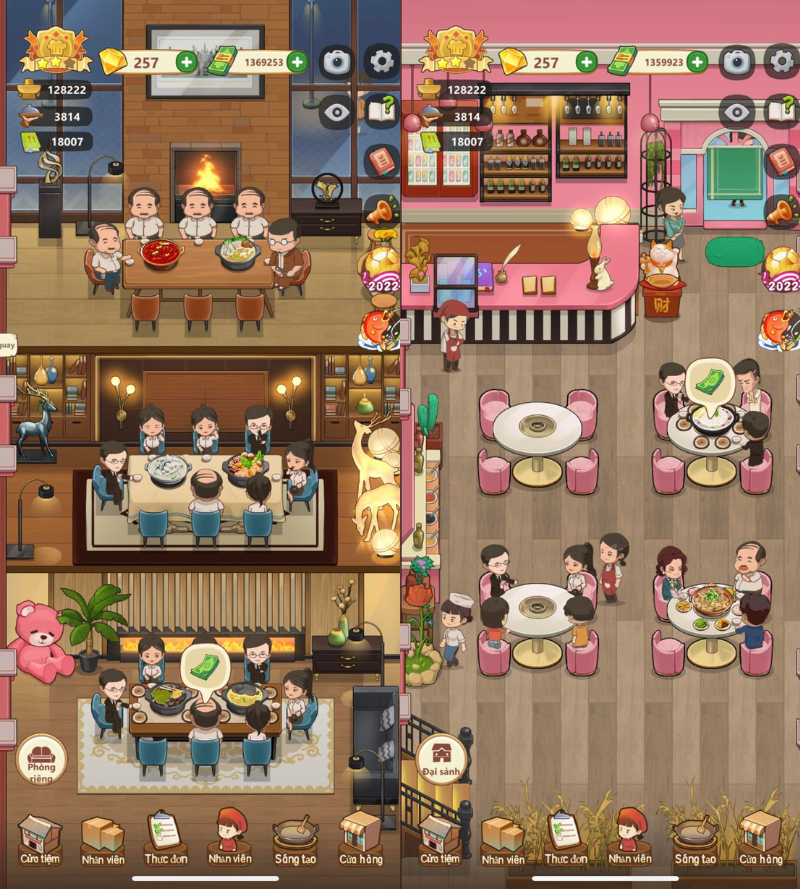The image size is (800, 889).
Task: Open the cardboard box Nhân viên on the pink hall screen
Action: point(503,839)
